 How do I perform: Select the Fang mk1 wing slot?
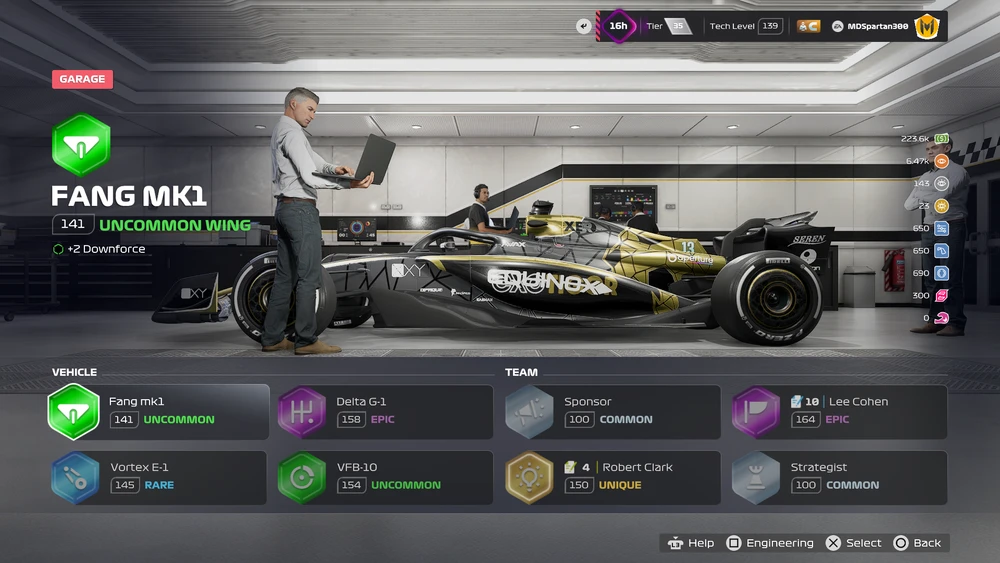tap(158, 412)
